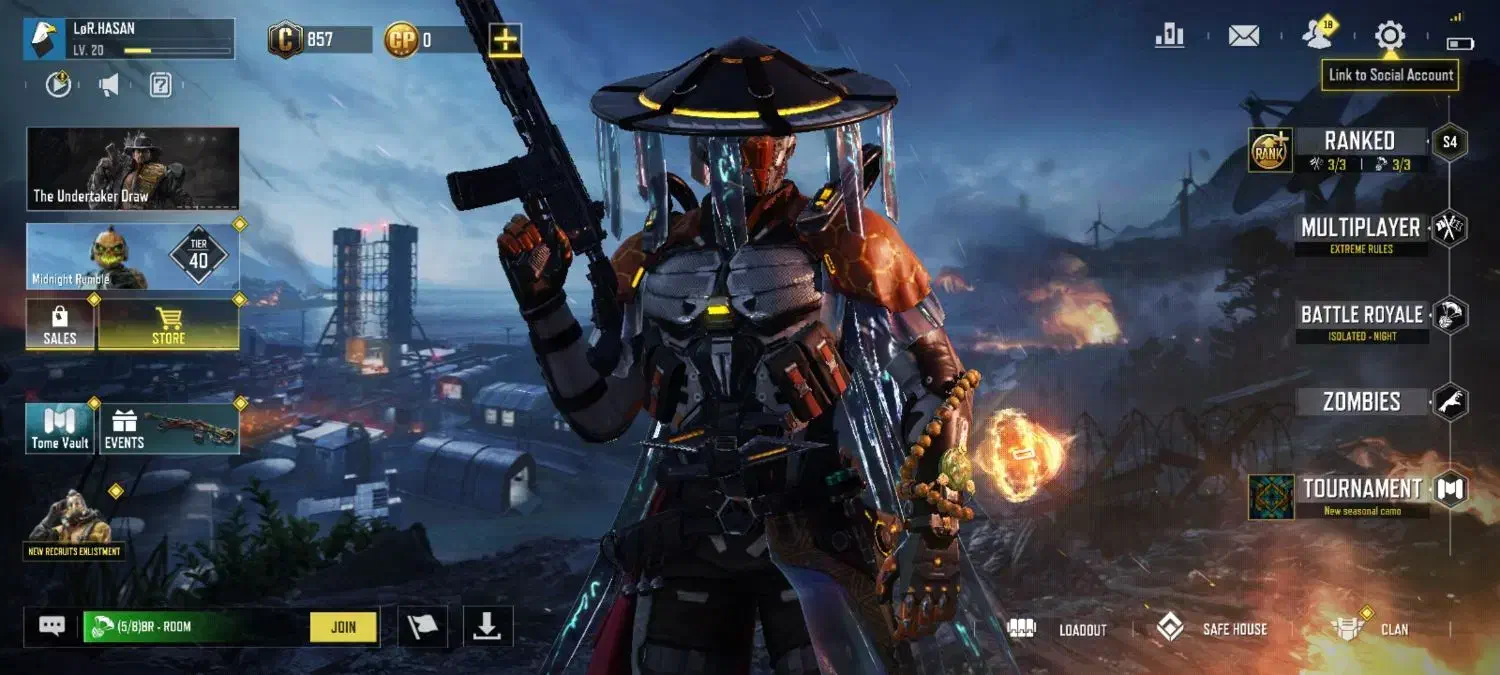The height and width of the screenshot is (675, 1500).
Task: Open the mail envelope icon
Action: pyautogui.click(x=1243, y=36)
